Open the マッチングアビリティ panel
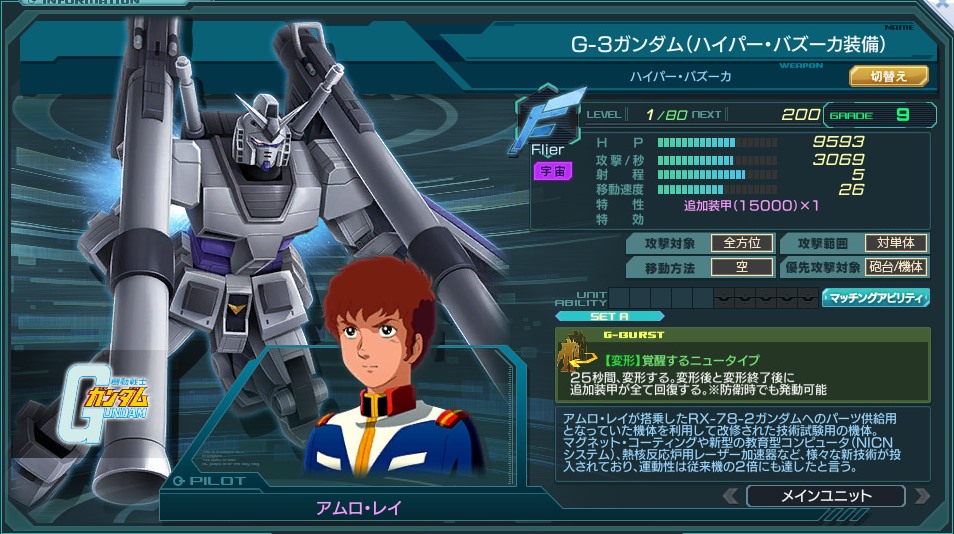This screenshot has width=954, height=534. coord(875,297)
